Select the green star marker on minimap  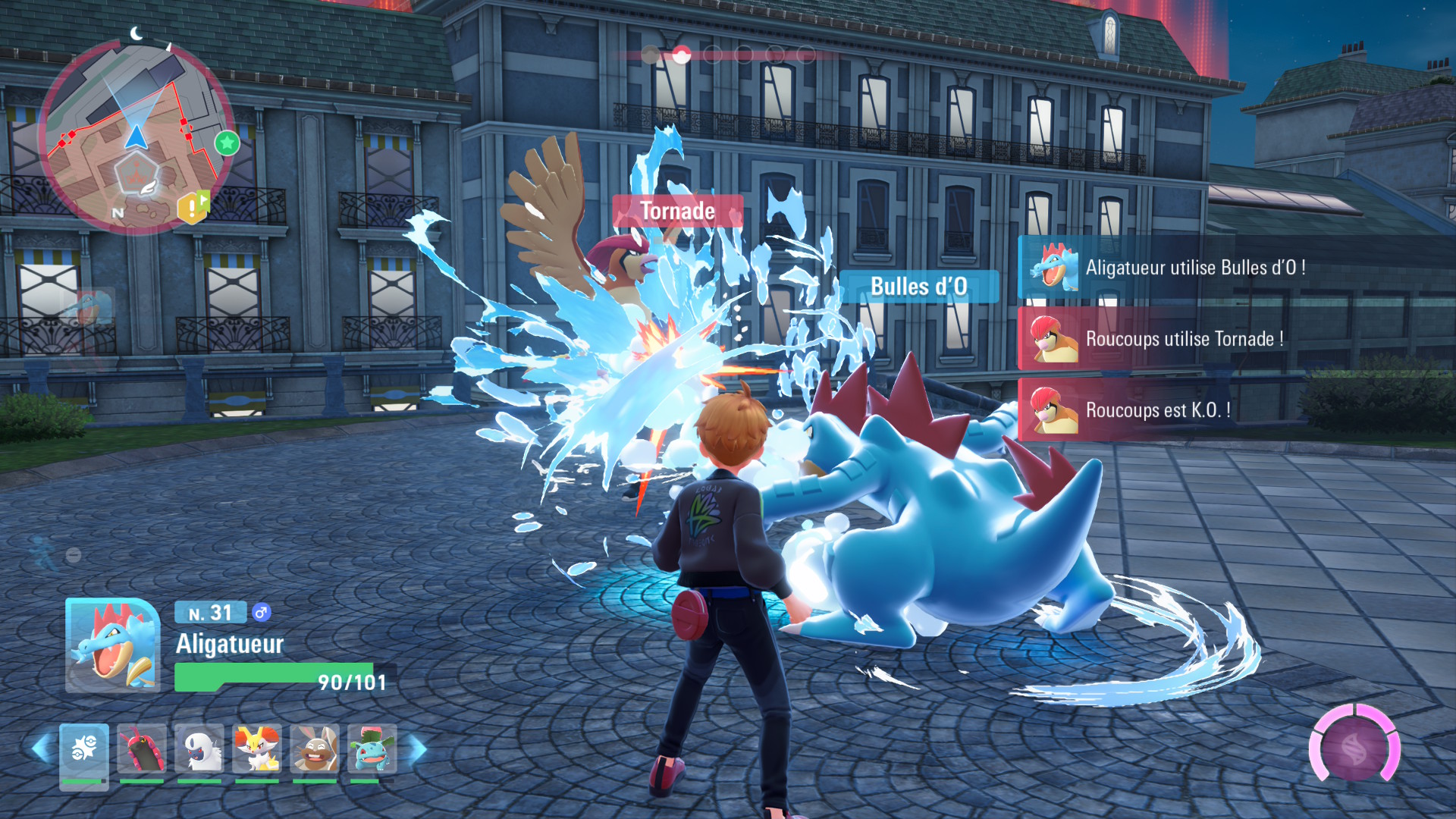click(227, 143)
